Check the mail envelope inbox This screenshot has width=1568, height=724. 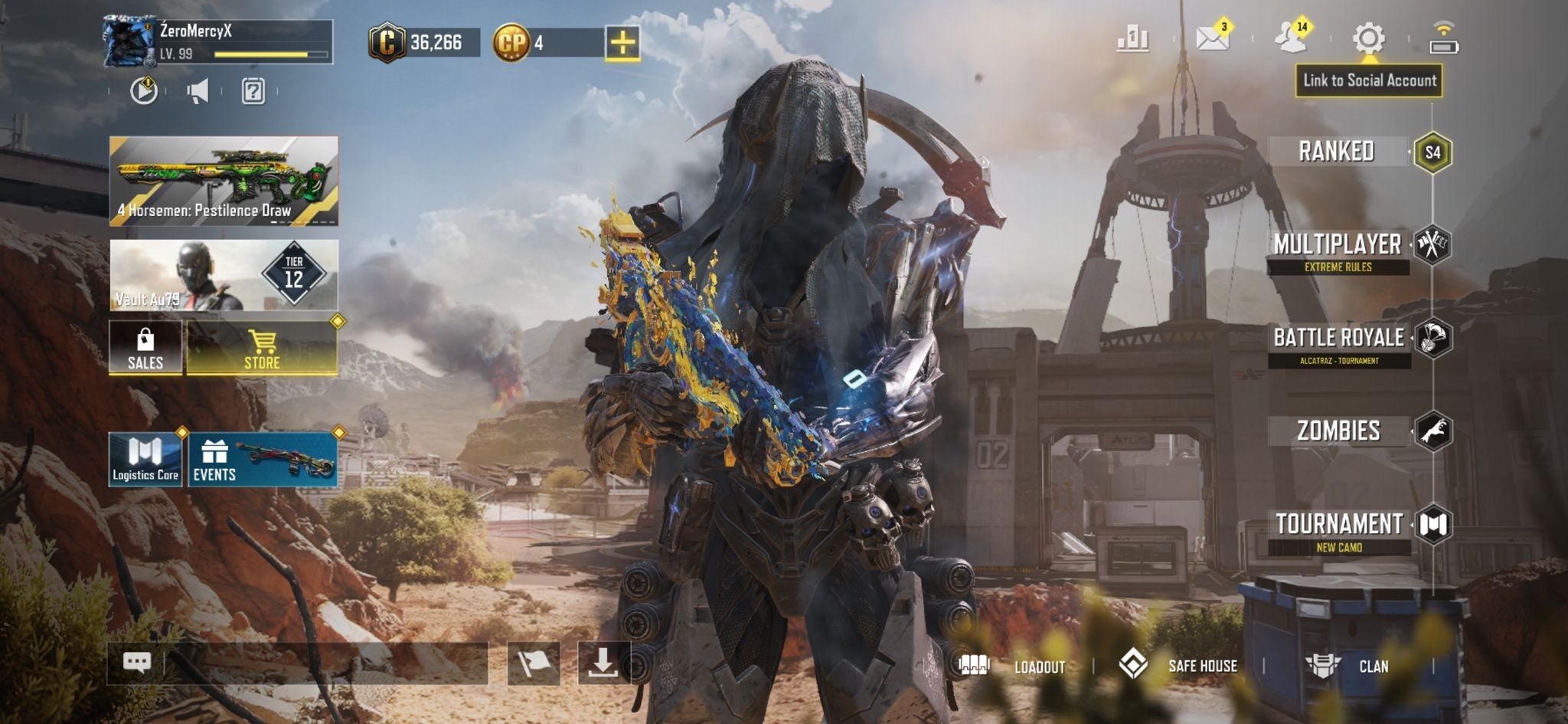click(x=1213, y=38)
